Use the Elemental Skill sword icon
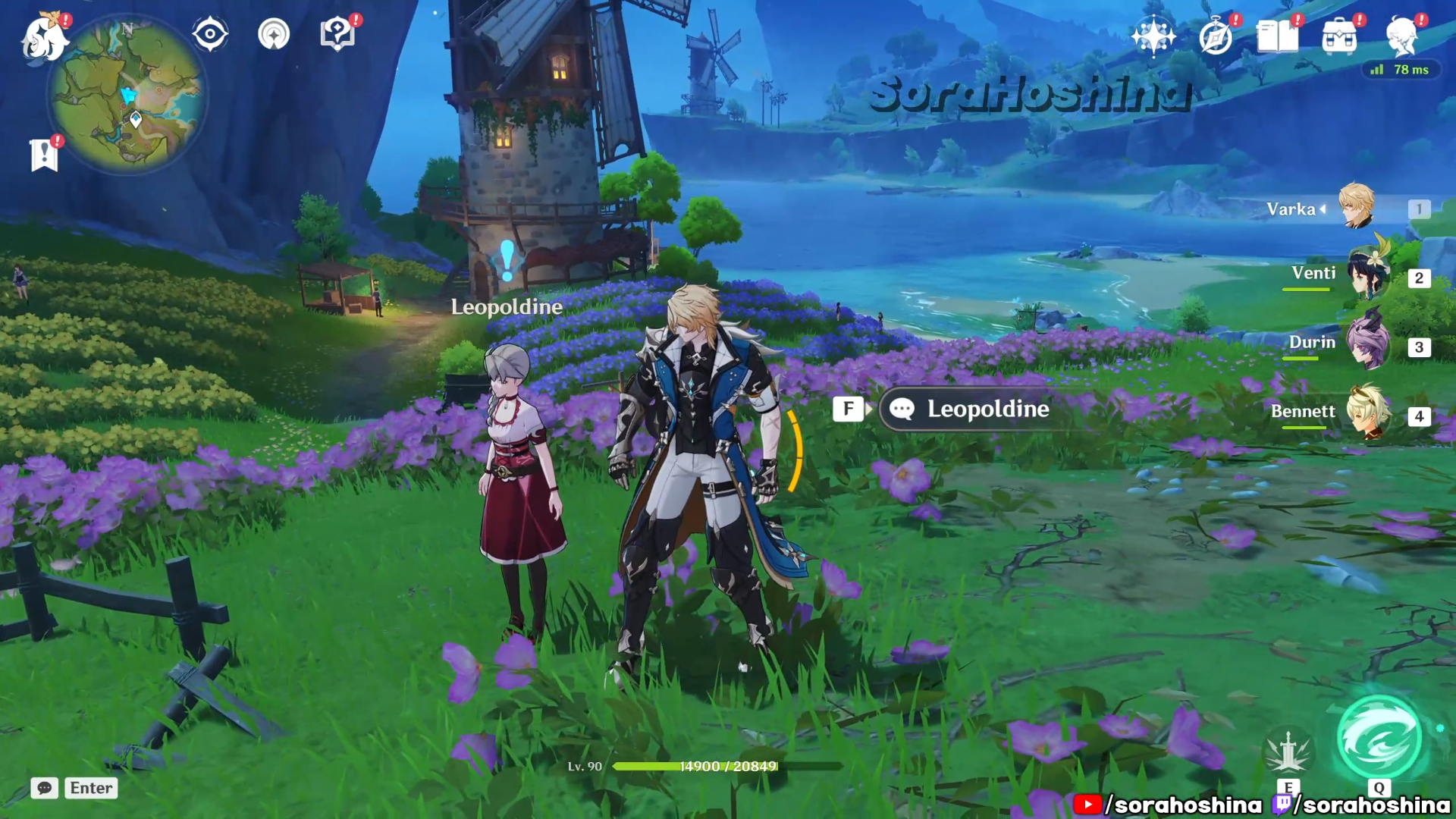 [x=1288, y=752]
